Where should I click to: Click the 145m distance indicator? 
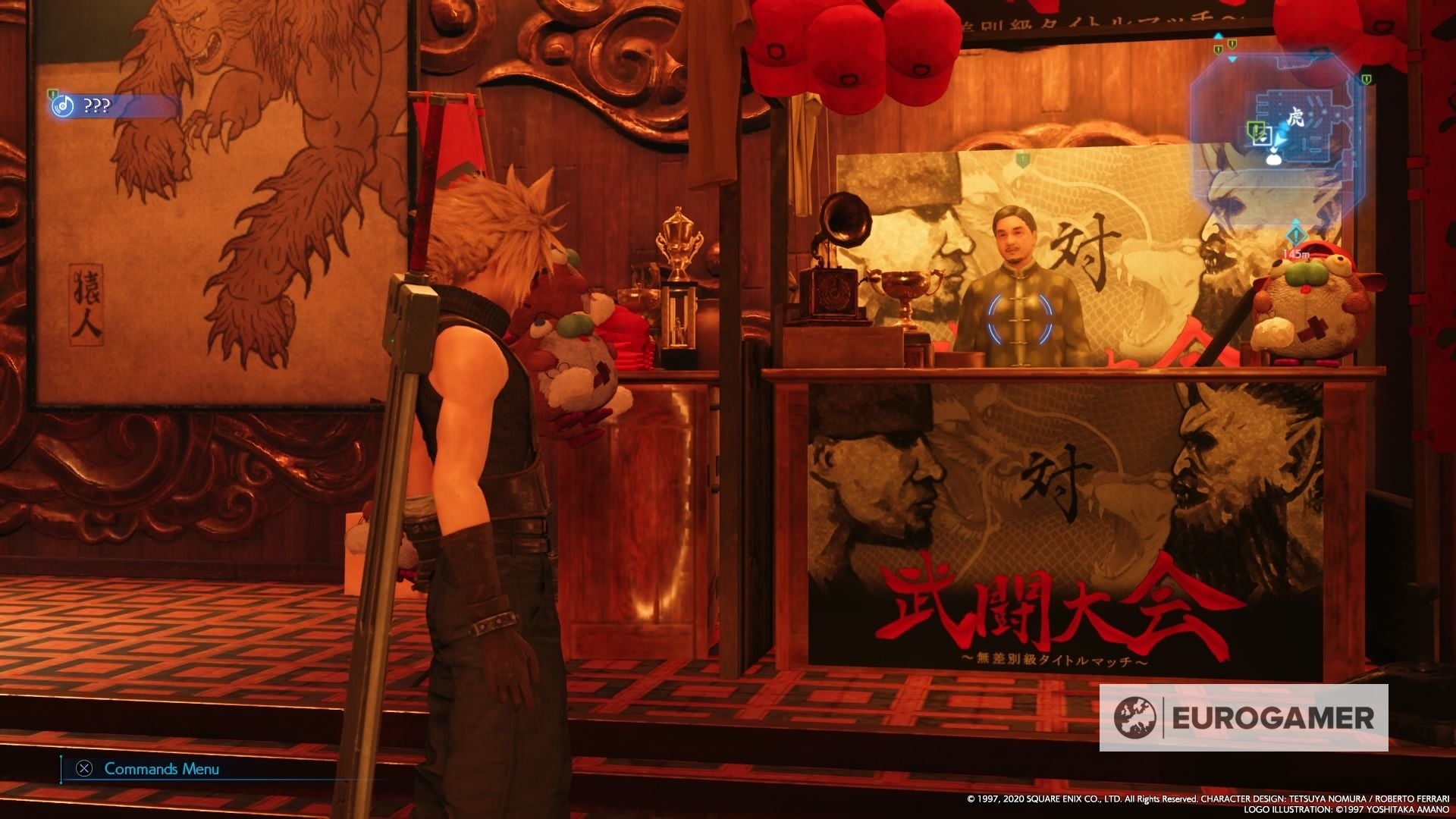(1296, 253)
